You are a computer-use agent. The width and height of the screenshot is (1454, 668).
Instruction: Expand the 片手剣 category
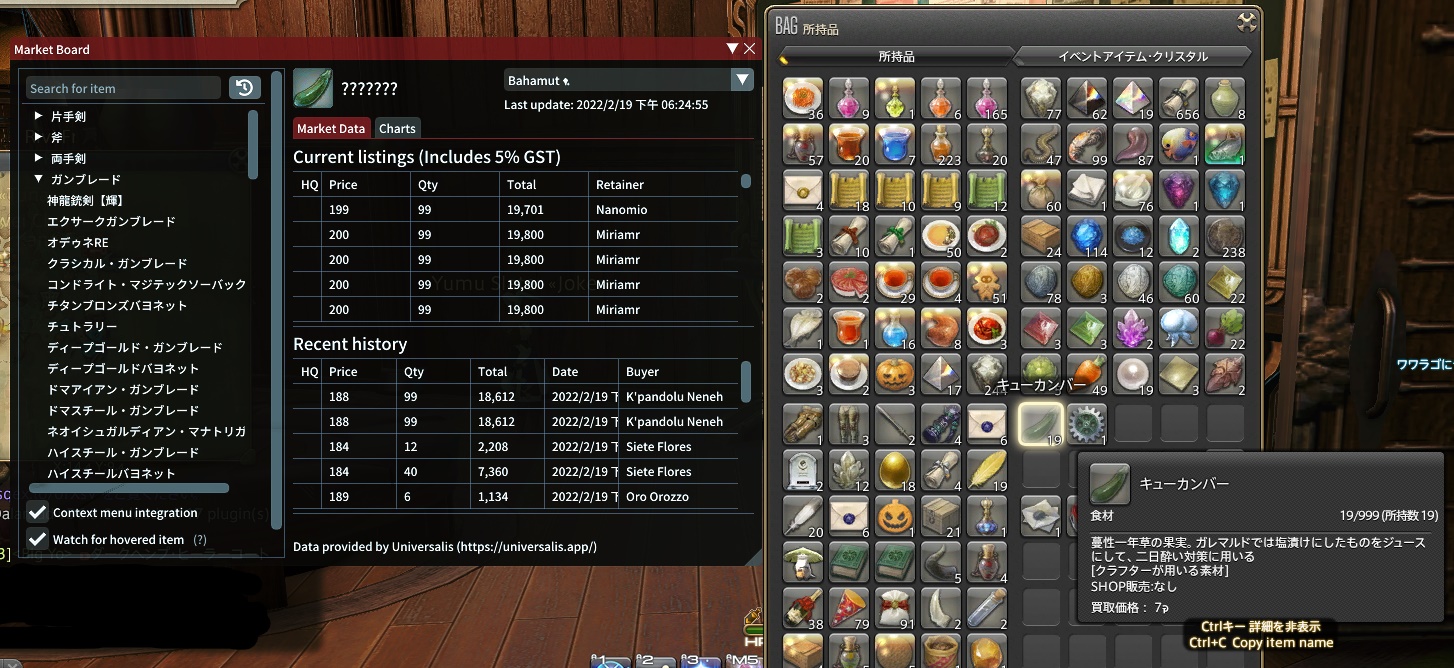tap(39, 116)
